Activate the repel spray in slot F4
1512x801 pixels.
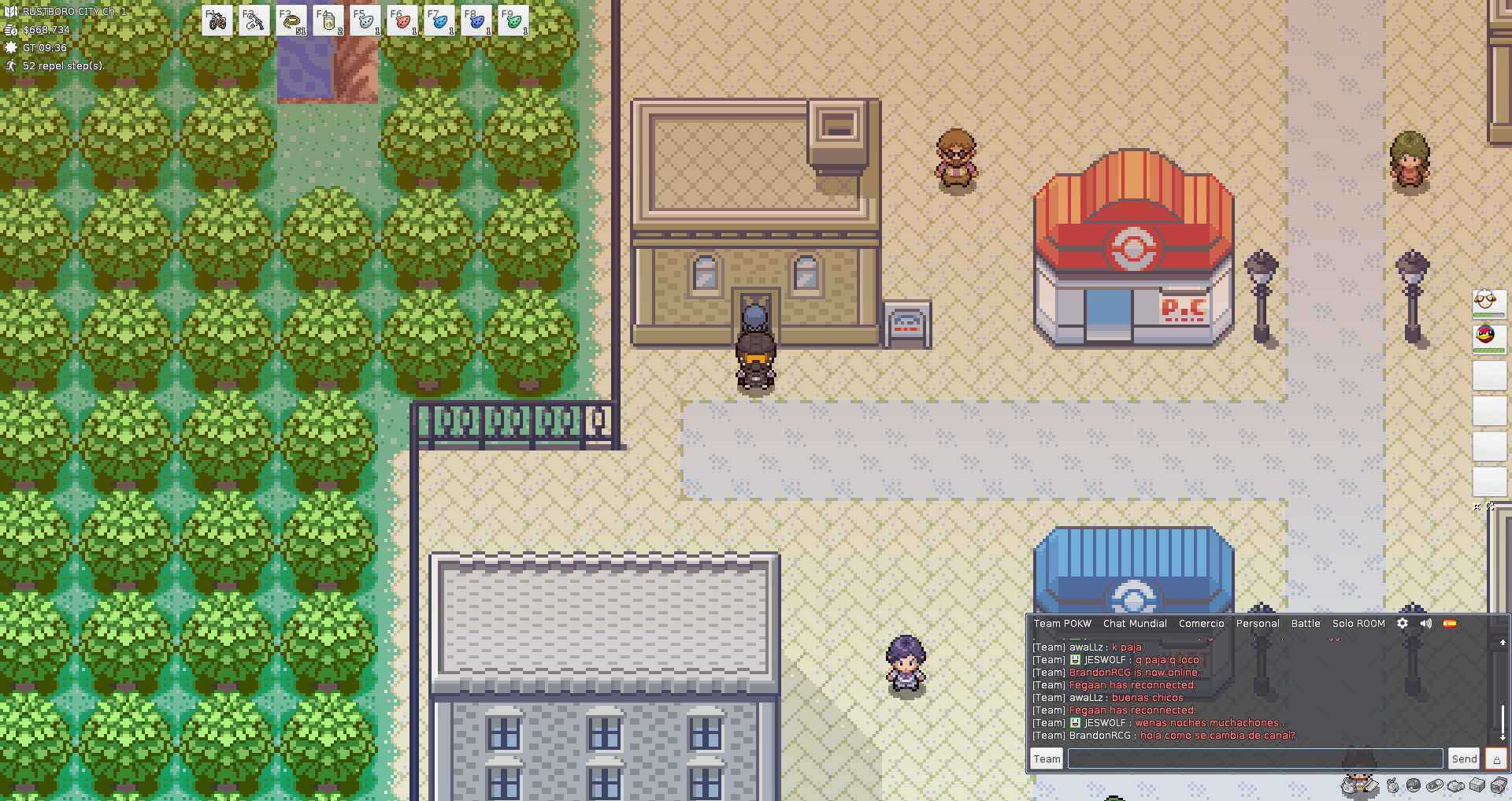click(328, 21)
